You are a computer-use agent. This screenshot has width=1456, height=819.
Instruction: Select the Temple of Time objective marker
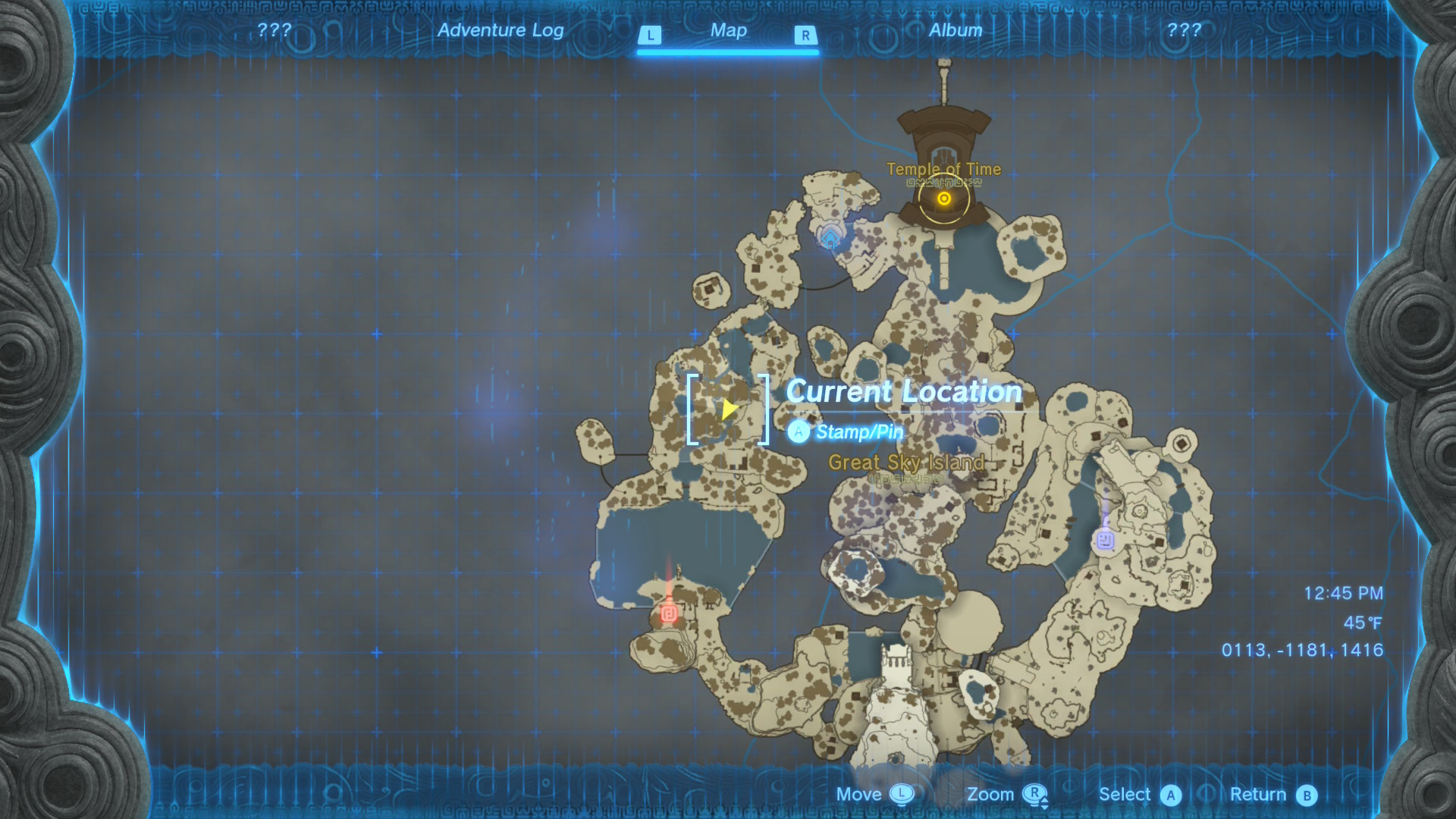tap(943, 199)
